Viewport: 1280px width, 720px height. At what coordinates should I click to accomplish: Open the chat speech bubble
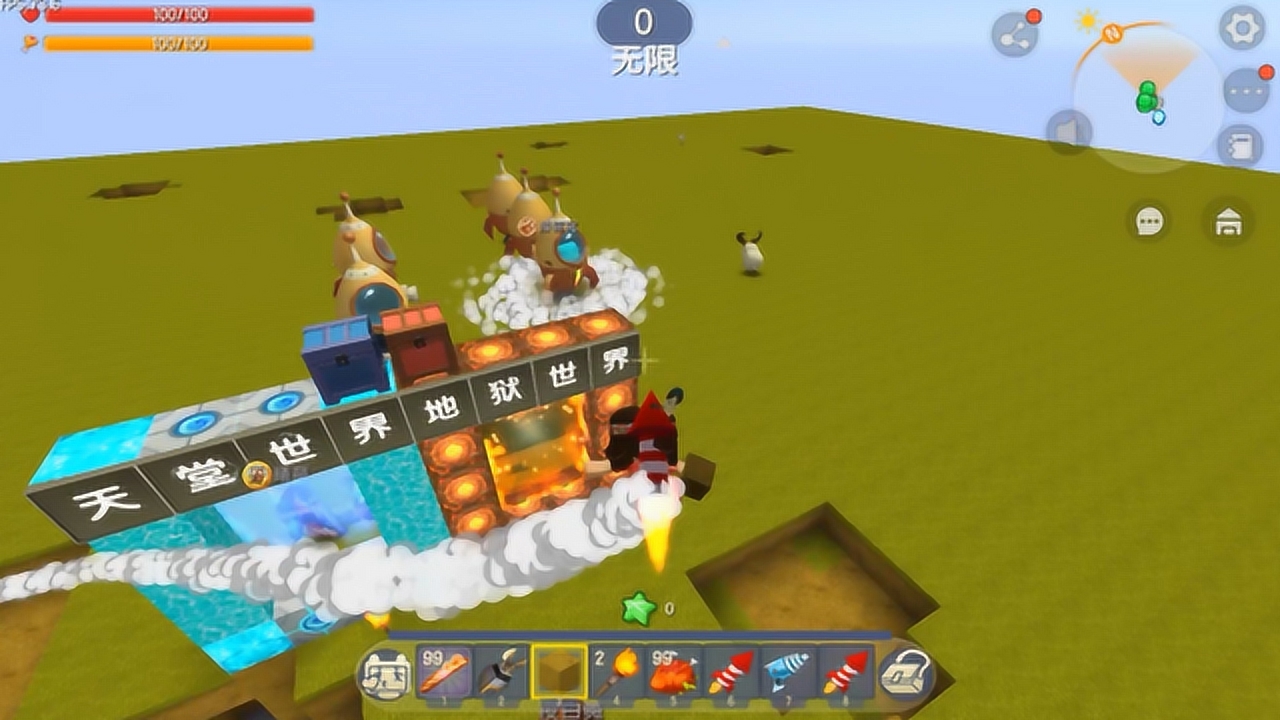[1149, 221]
